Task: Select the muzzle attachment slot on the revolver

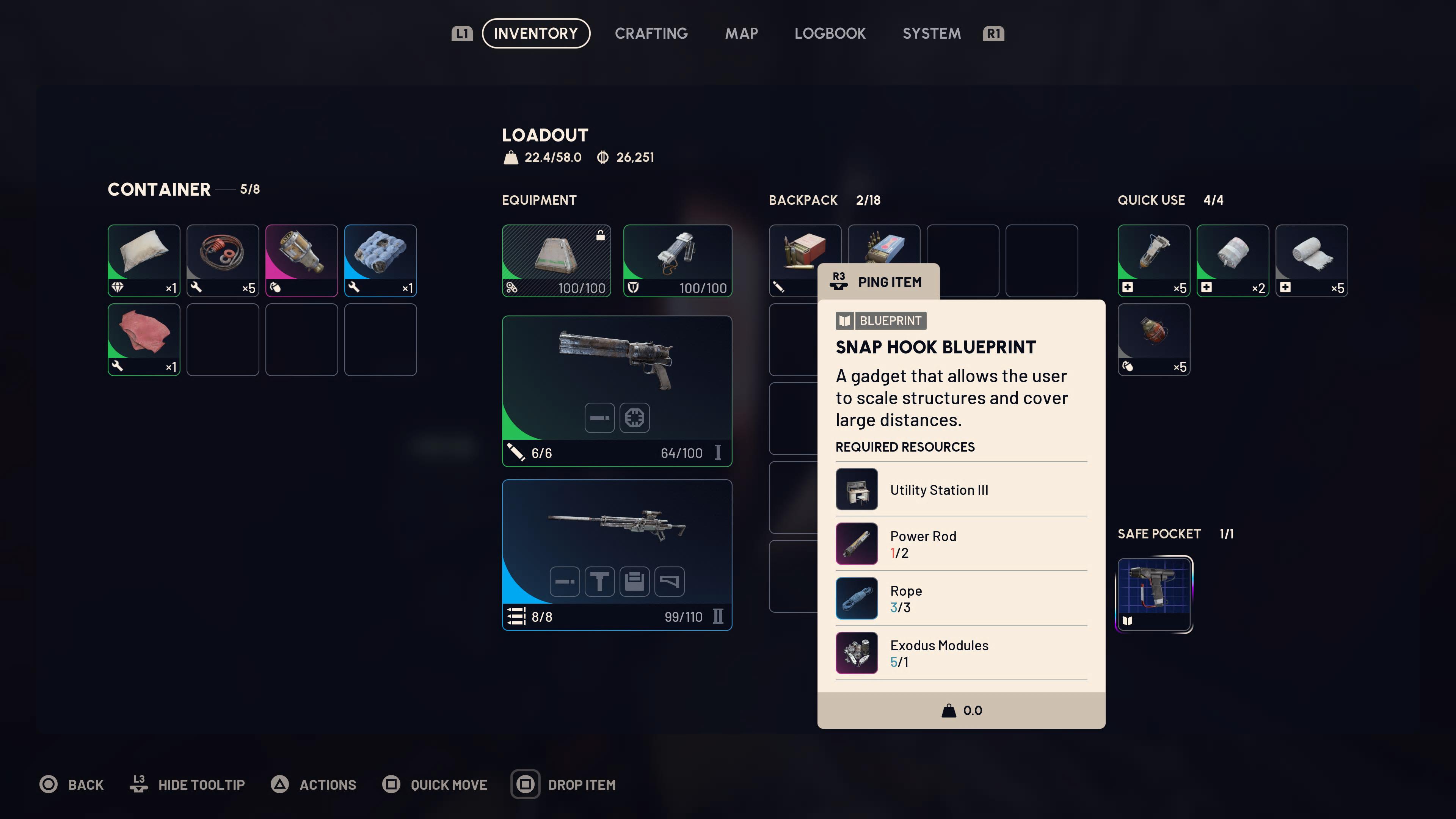Action: tap(599, 418)
